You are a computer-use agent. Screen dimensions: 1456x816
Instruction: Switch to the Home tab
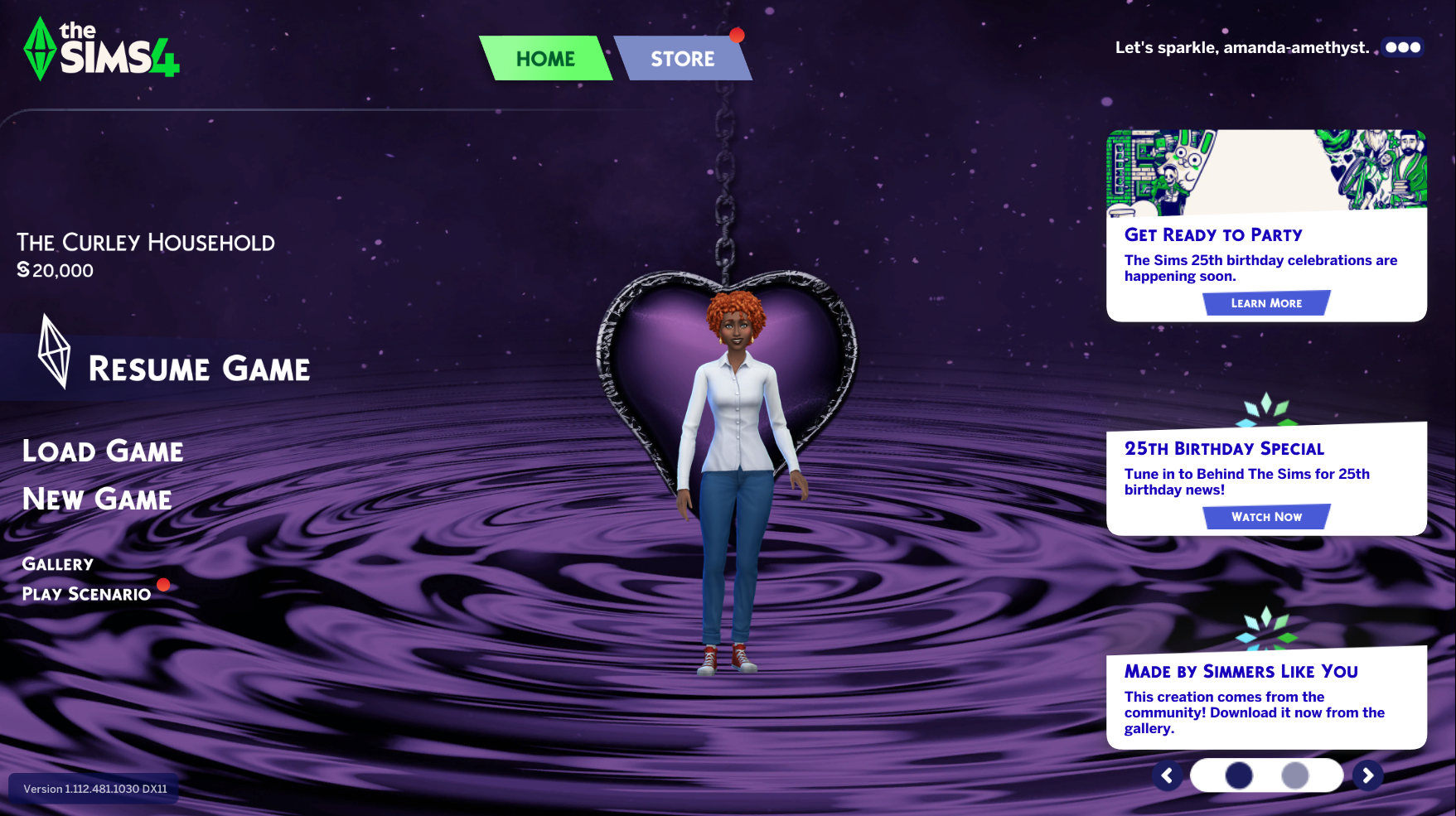click(545, 59)
